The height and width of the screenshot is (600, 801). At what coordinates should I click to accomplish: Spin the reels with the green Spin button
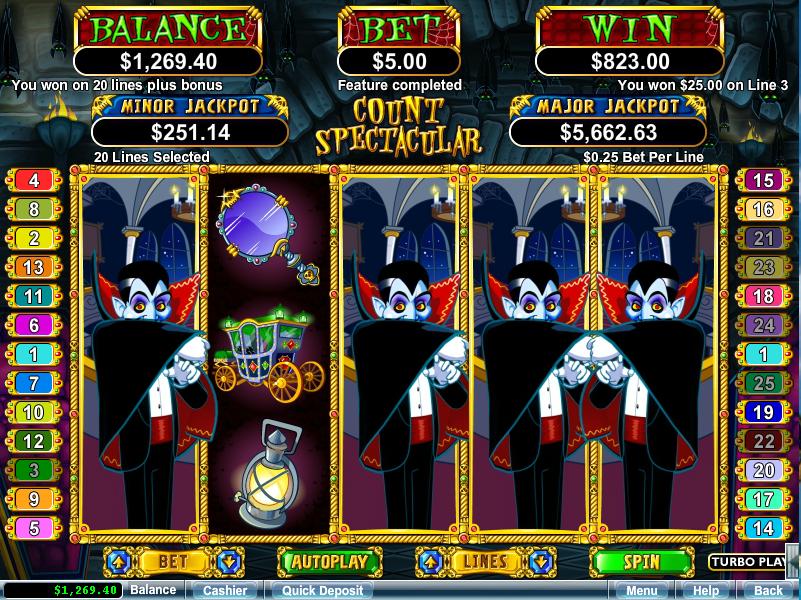(x=640, y=561)
